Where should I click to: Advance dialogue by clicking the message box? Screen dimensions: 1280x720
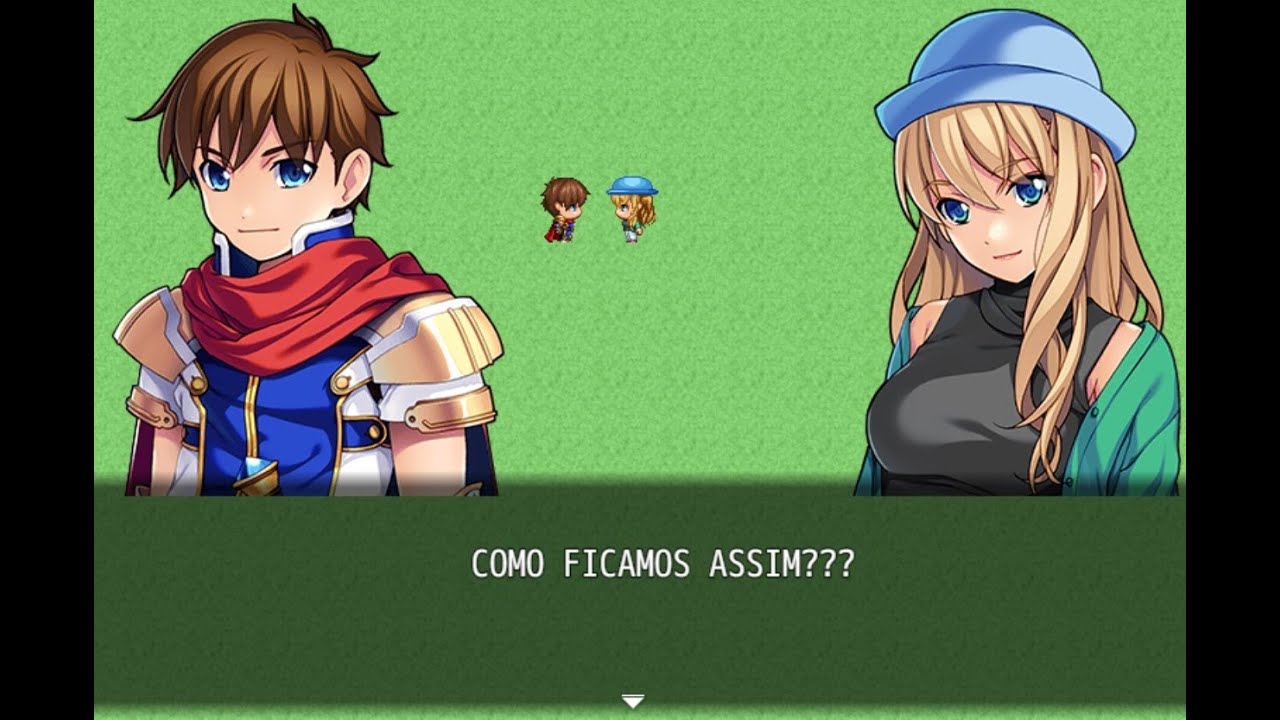[640, 600]
